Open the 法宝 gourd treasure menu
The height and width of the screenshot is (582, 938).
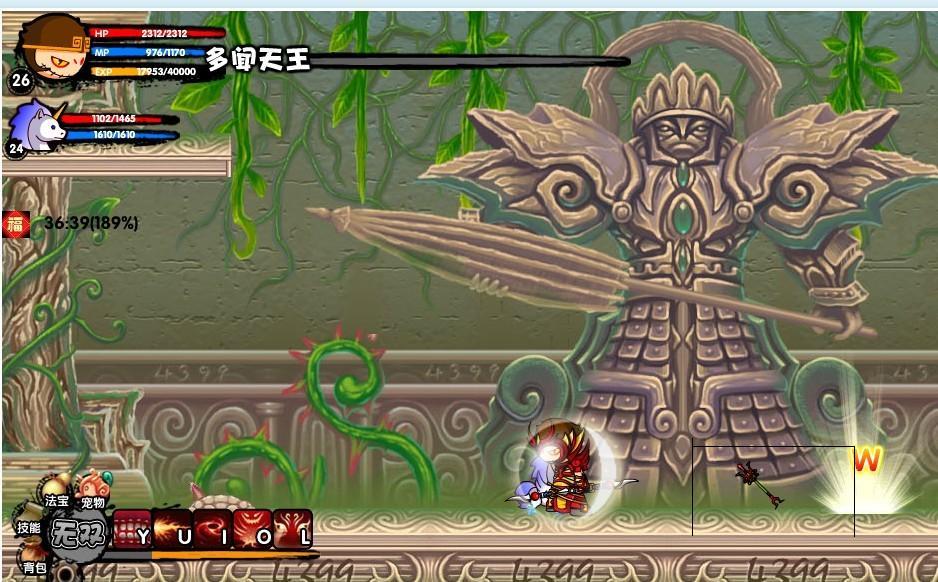click(56, 492)
